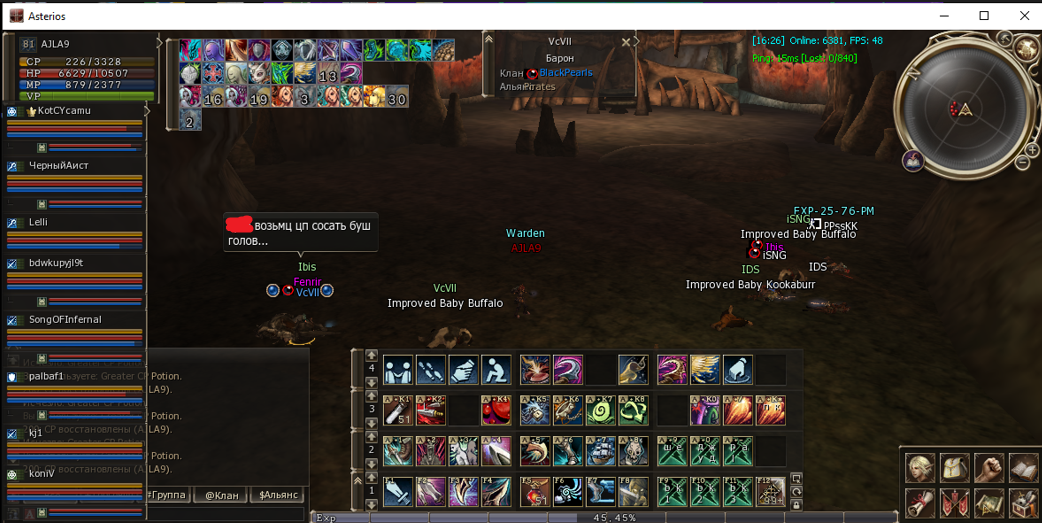Viewport: 1042px width, 523px height.
Task: Select party member ЧерныйАист
Action: (x=59, y=166)
